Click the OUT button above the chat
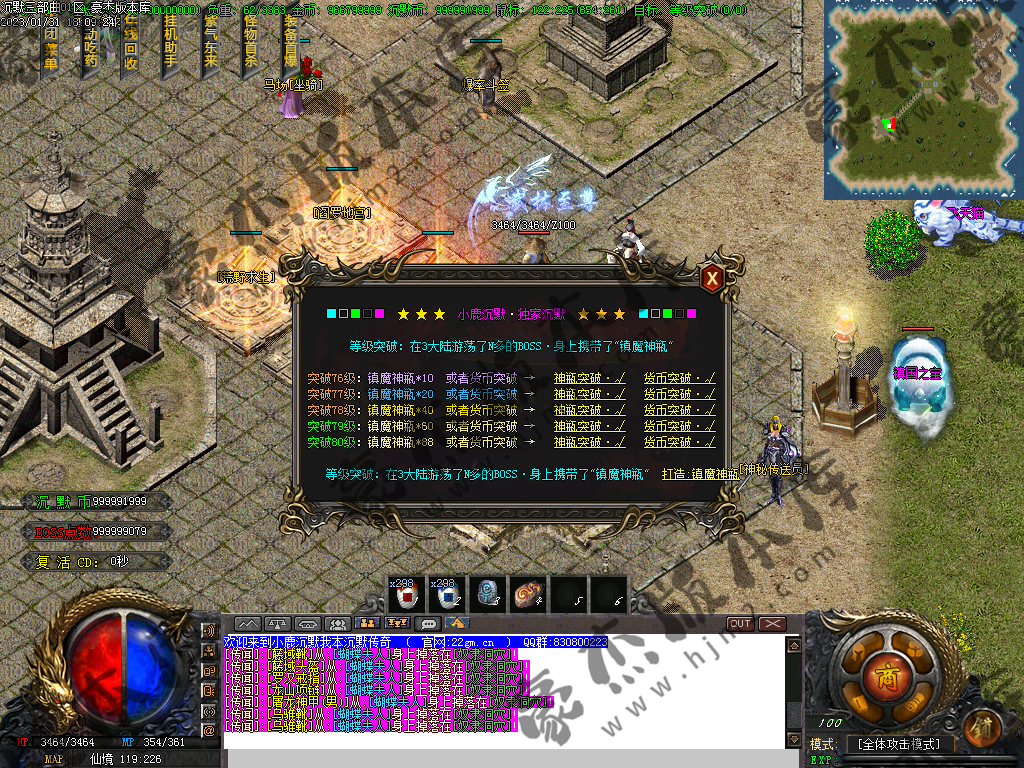The image size is (1024, 768). point(740,623)
